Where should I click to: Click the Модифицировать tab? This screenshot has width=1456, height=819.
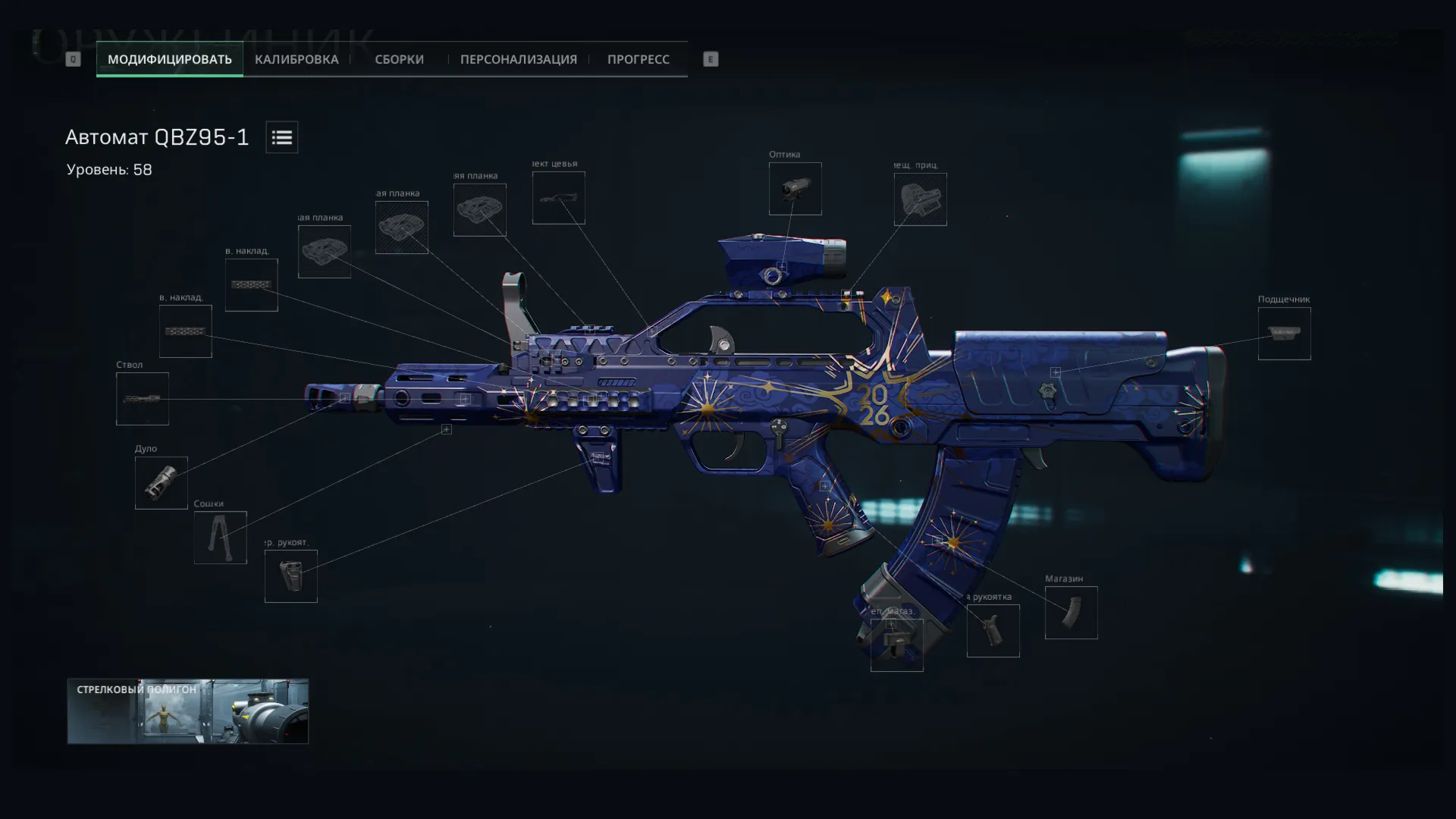169,59
